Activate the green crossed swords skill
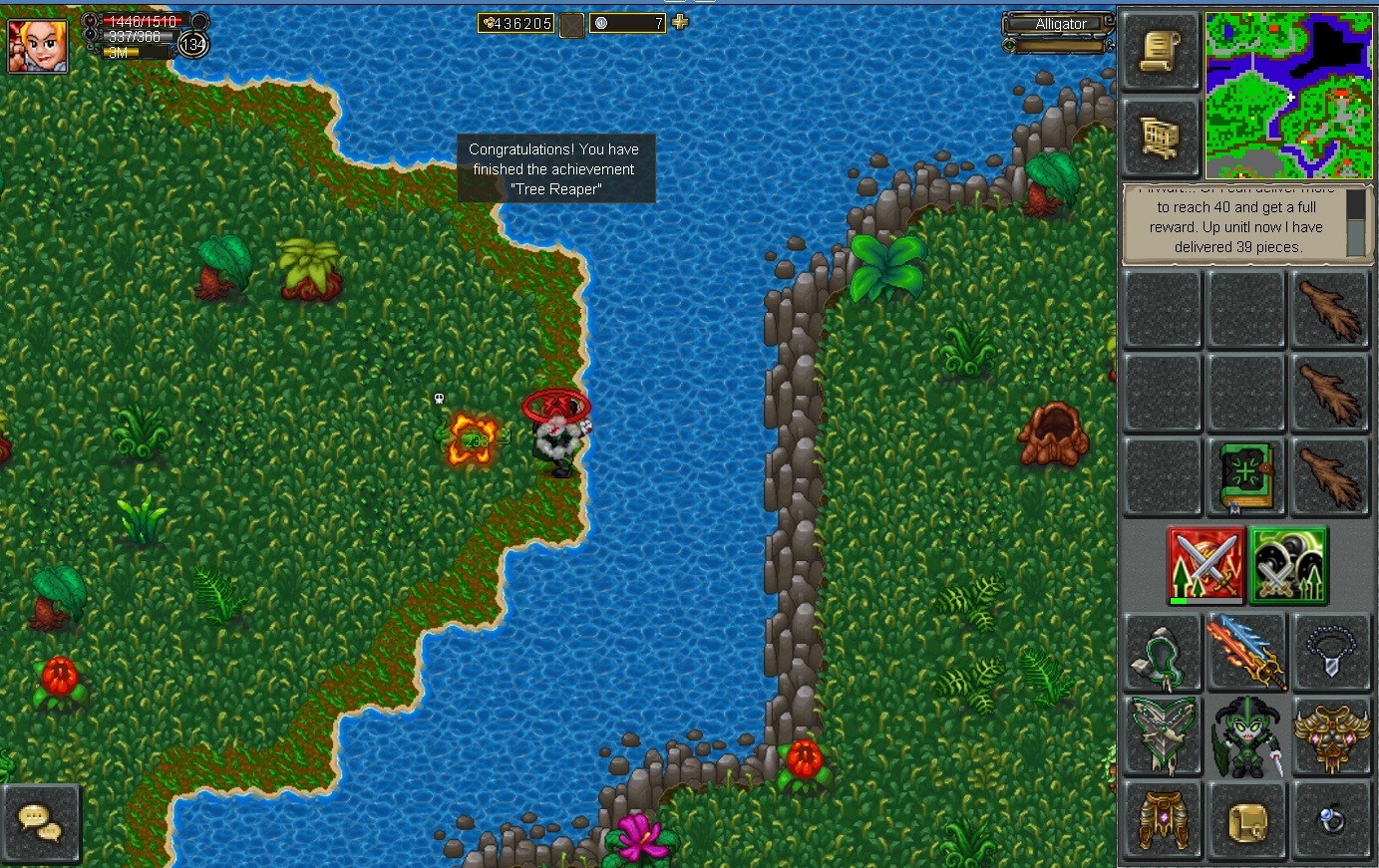This screenshot has height=868, width=1379. point(1288,565)
